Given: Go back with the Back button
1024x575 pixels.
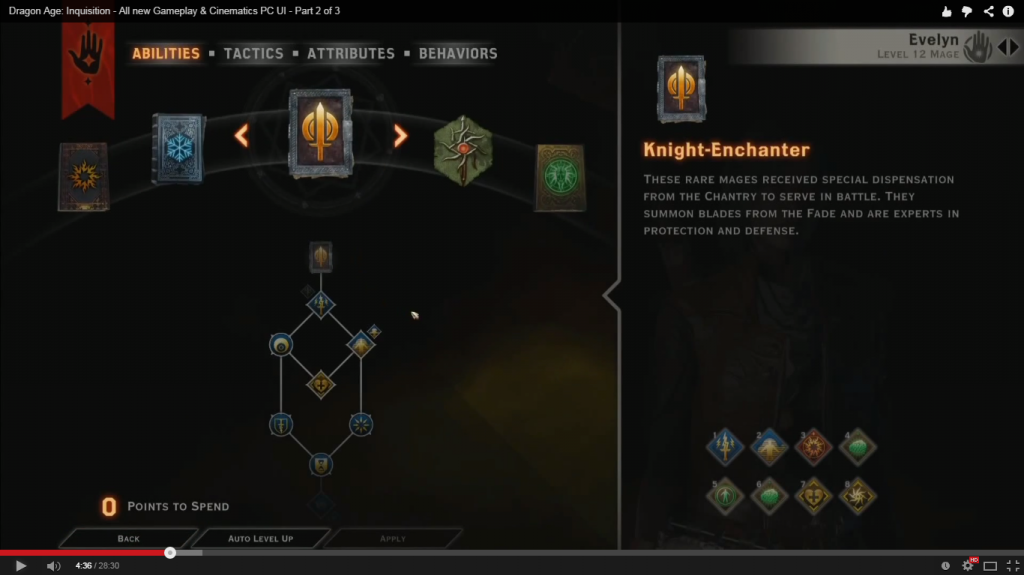Looking at the screenshot, I should pos(128,538).
